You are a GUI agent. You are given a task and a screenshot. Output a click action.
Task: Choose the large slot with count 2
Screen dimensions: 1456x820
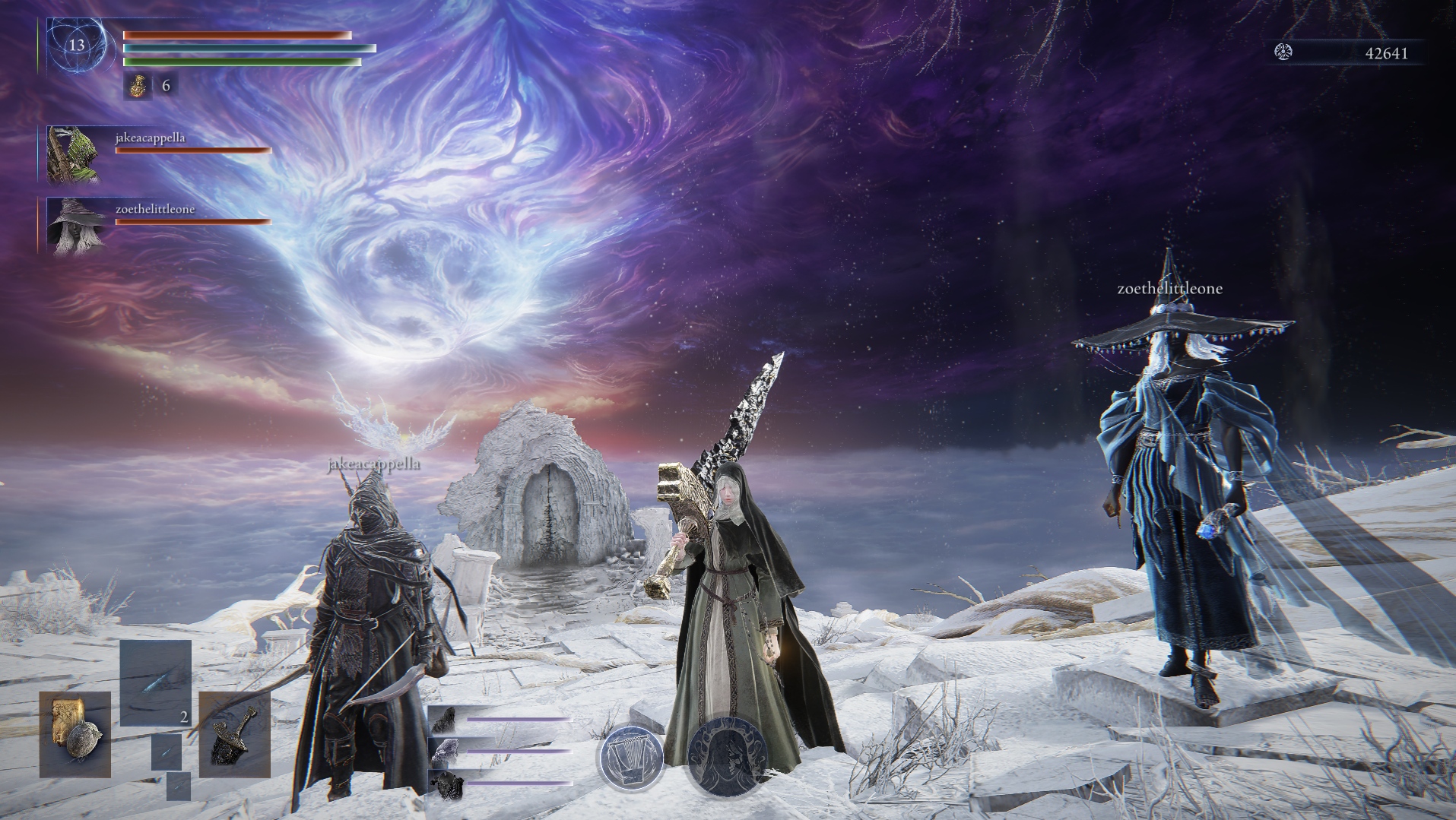(156, 683)
